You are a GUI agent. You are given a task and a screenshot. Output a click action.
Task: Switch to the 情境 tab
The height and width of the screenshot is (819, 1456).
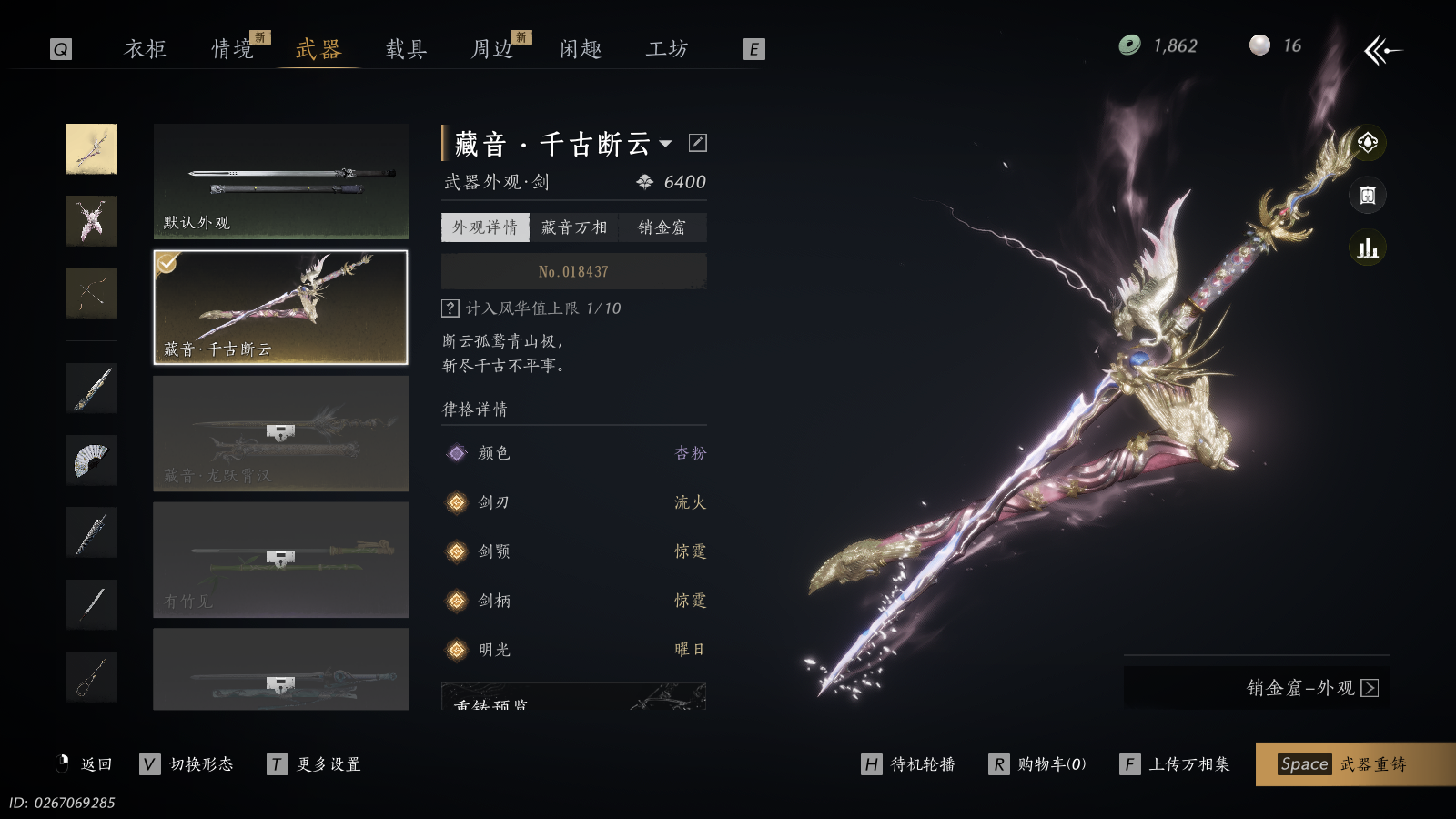tap(233, 49)
